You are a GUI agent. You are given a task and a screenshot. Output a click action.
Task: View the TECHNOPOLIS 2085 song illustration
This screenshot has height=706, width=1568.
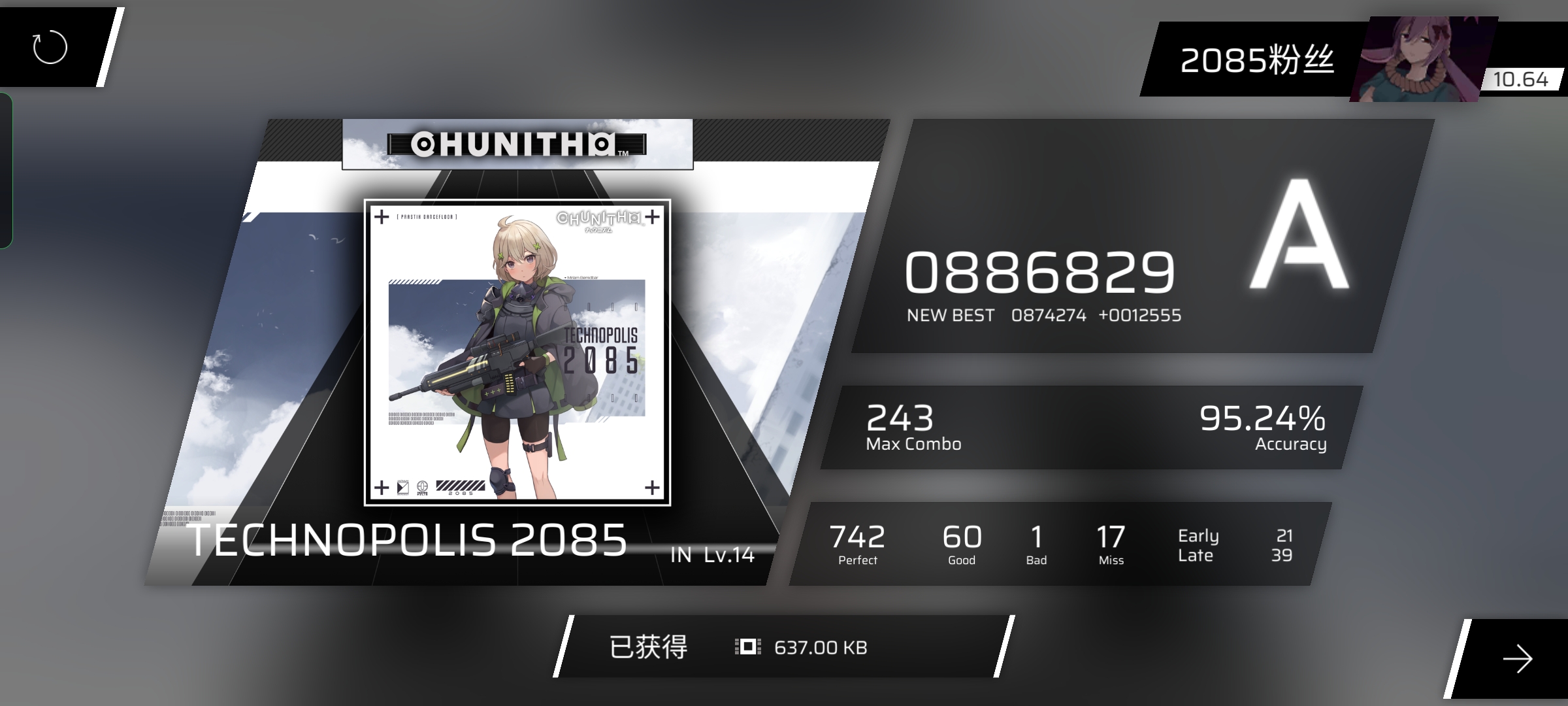[517, 352]
